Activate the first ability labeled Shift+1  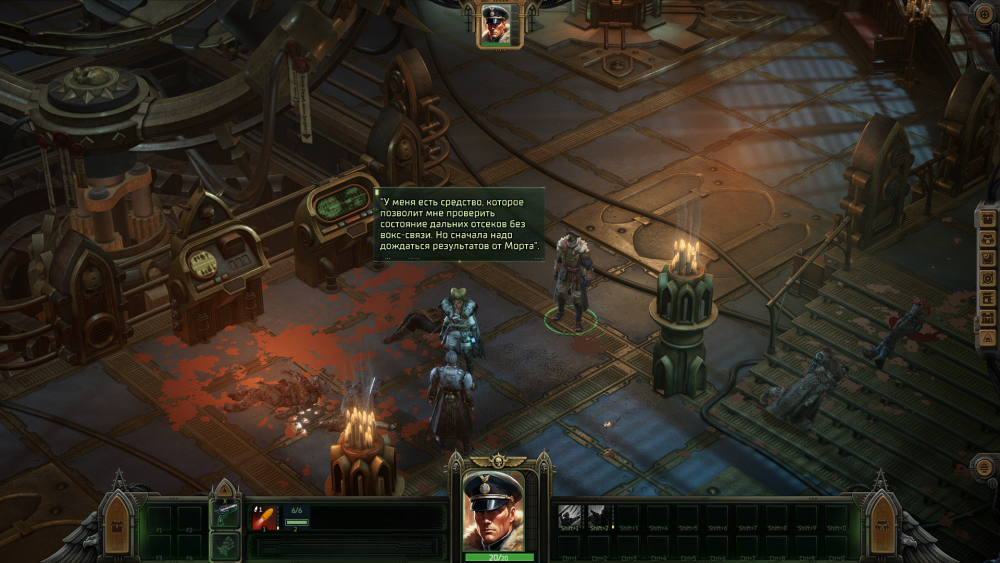pyautogui.click(x=569, y=516)
